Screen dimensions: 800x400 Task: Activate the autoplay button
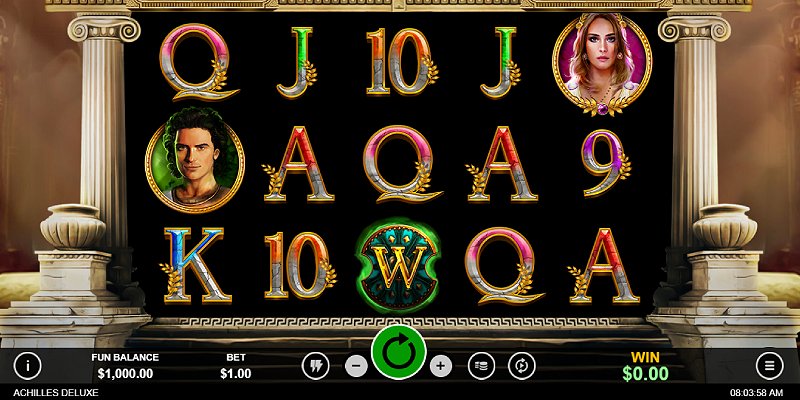tap(522, 366)
